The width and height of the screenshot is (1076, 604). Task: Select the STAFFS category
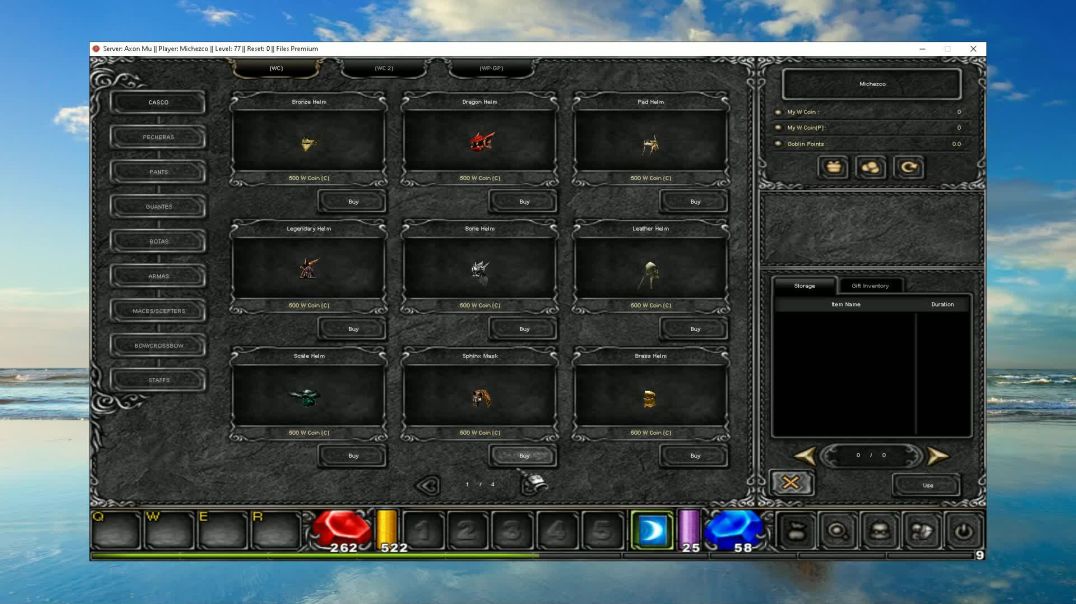coord(158,380)
